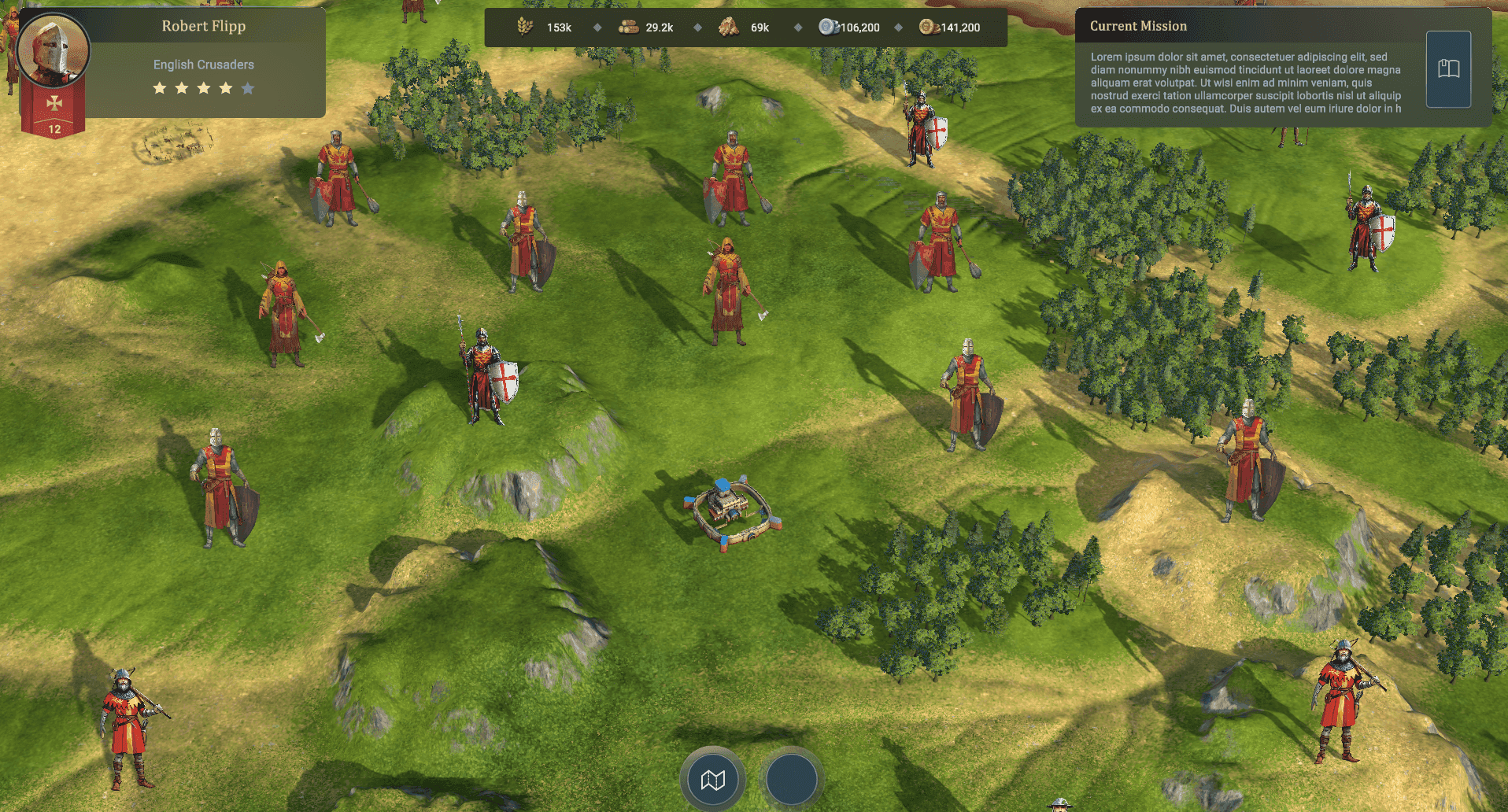Click the gold coins currency icon

pos(930,26)
